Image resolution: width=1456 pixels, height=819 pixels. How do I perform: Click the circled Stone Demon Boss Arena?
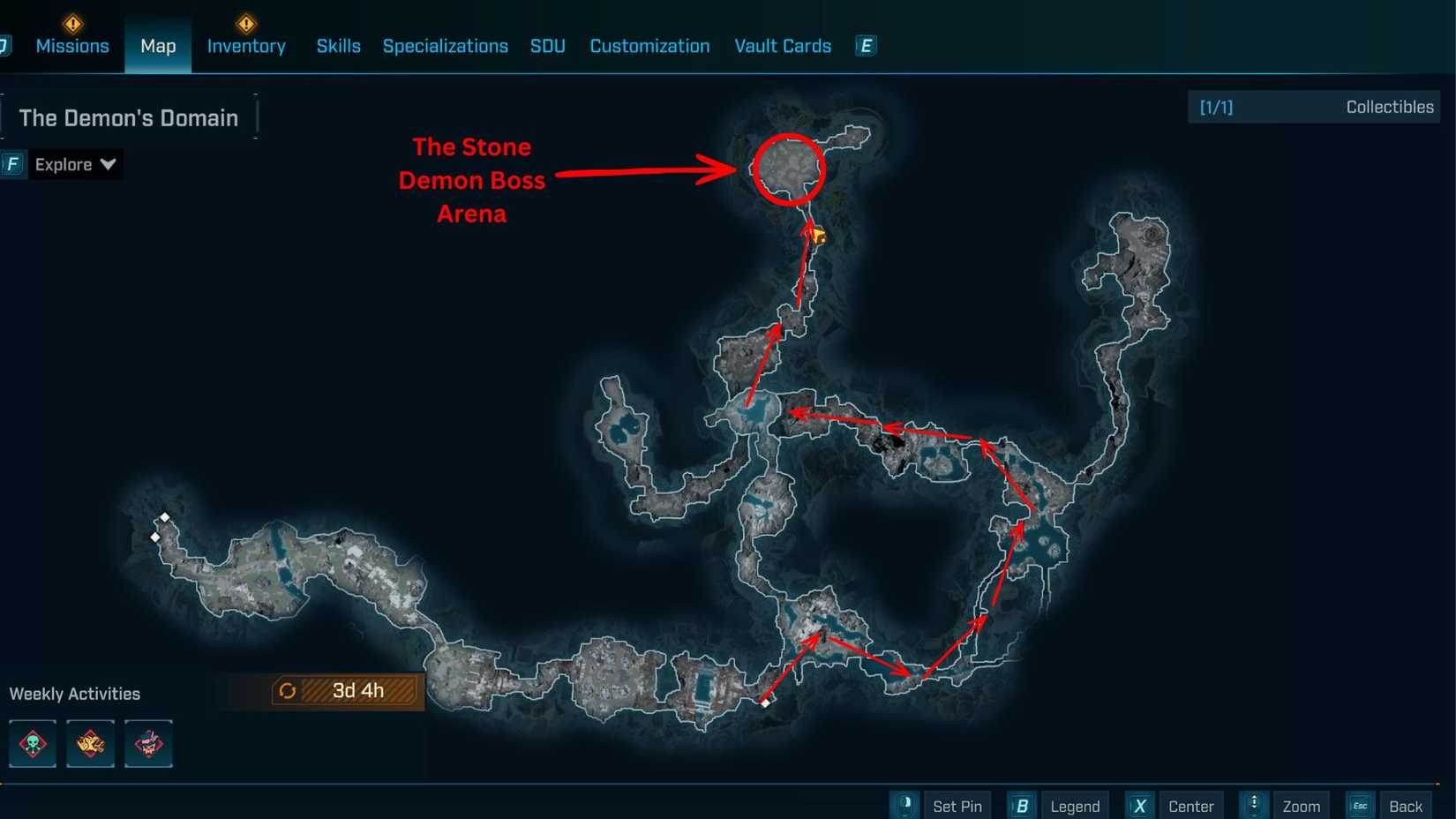click(788, 169)
